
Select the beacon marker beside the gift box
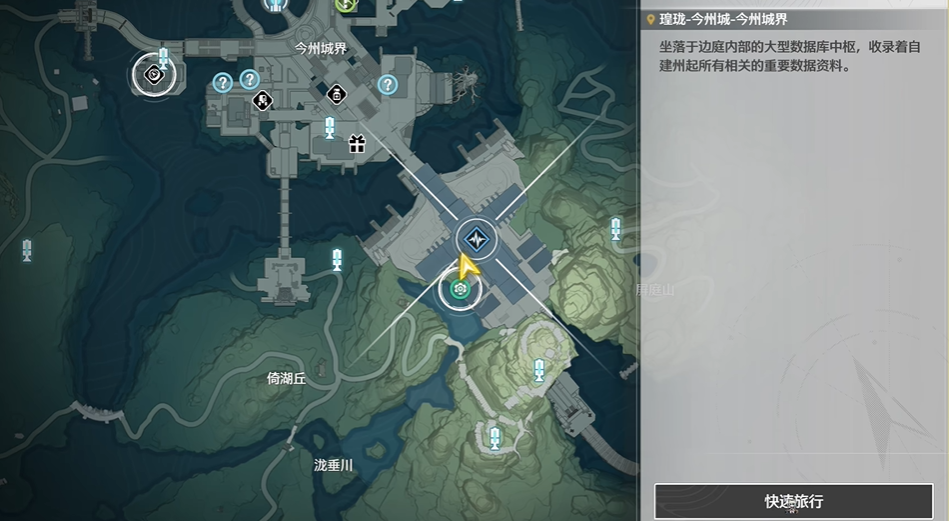(x=330, y=127)
